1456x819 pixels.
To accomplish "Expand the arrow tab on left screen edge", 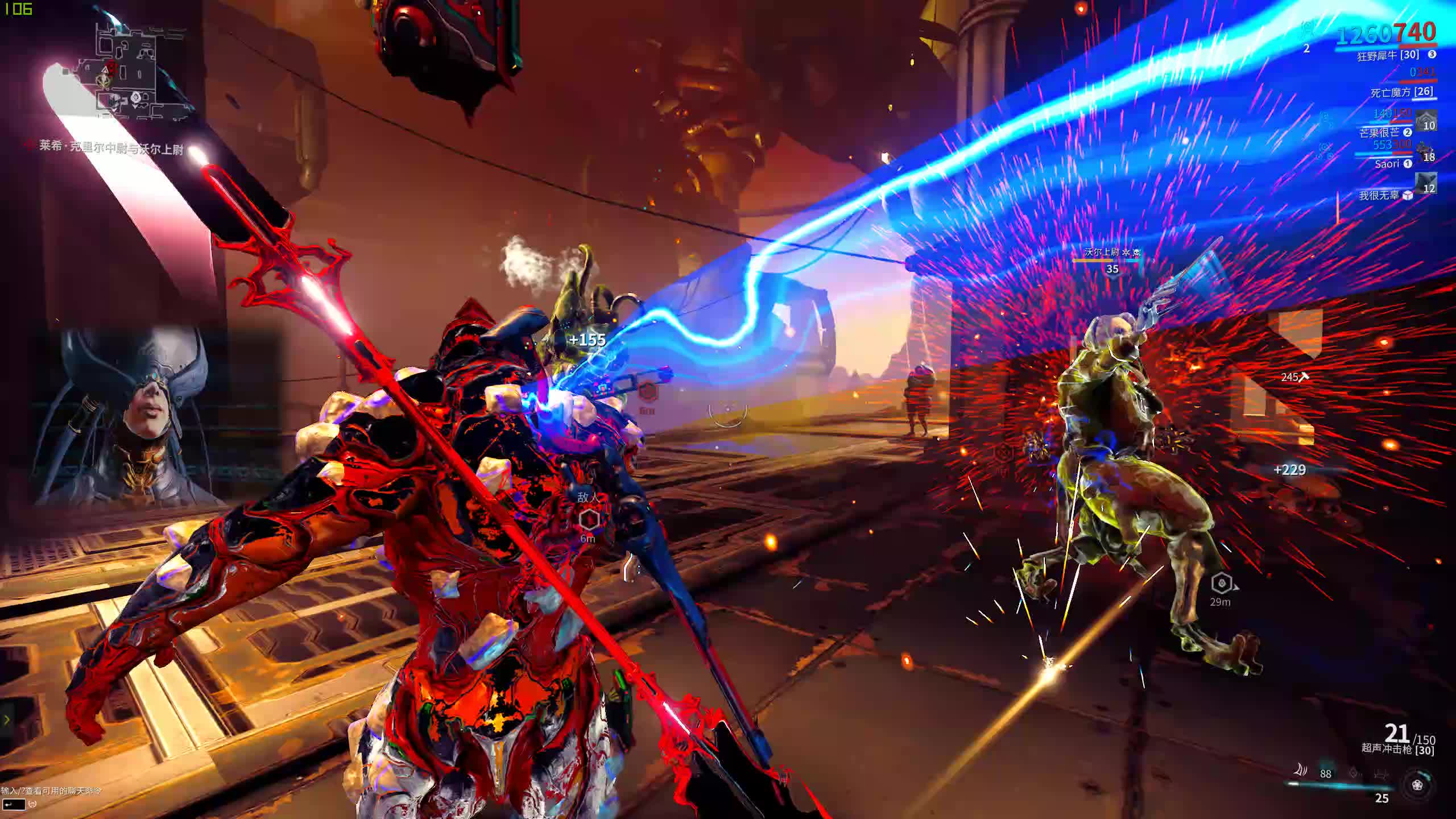I will [7, 720].
